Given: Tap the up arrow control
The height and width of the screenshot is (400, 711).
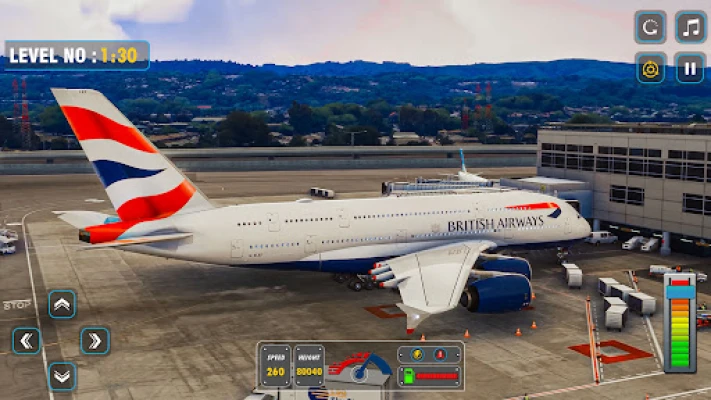Looking at the screenshot, I should coord(62,304).
